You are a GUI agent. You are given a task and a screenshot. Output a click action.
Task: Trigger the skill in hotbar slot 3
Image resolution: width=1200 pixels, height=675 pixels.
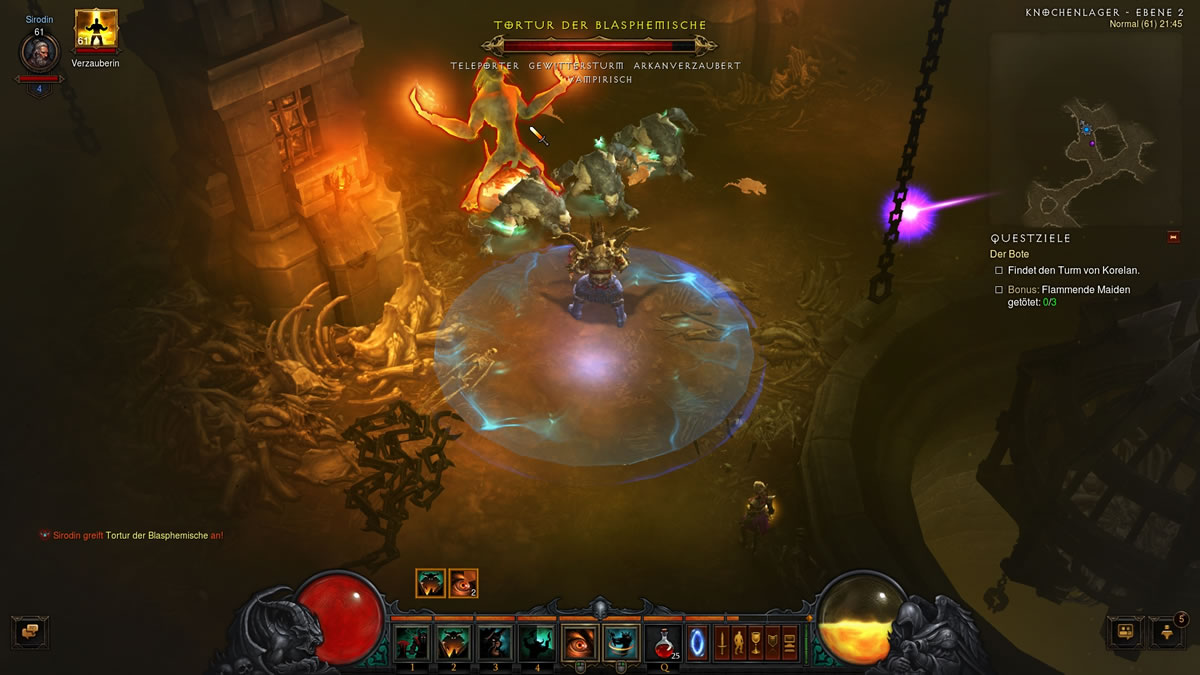[x=496, y=642]
